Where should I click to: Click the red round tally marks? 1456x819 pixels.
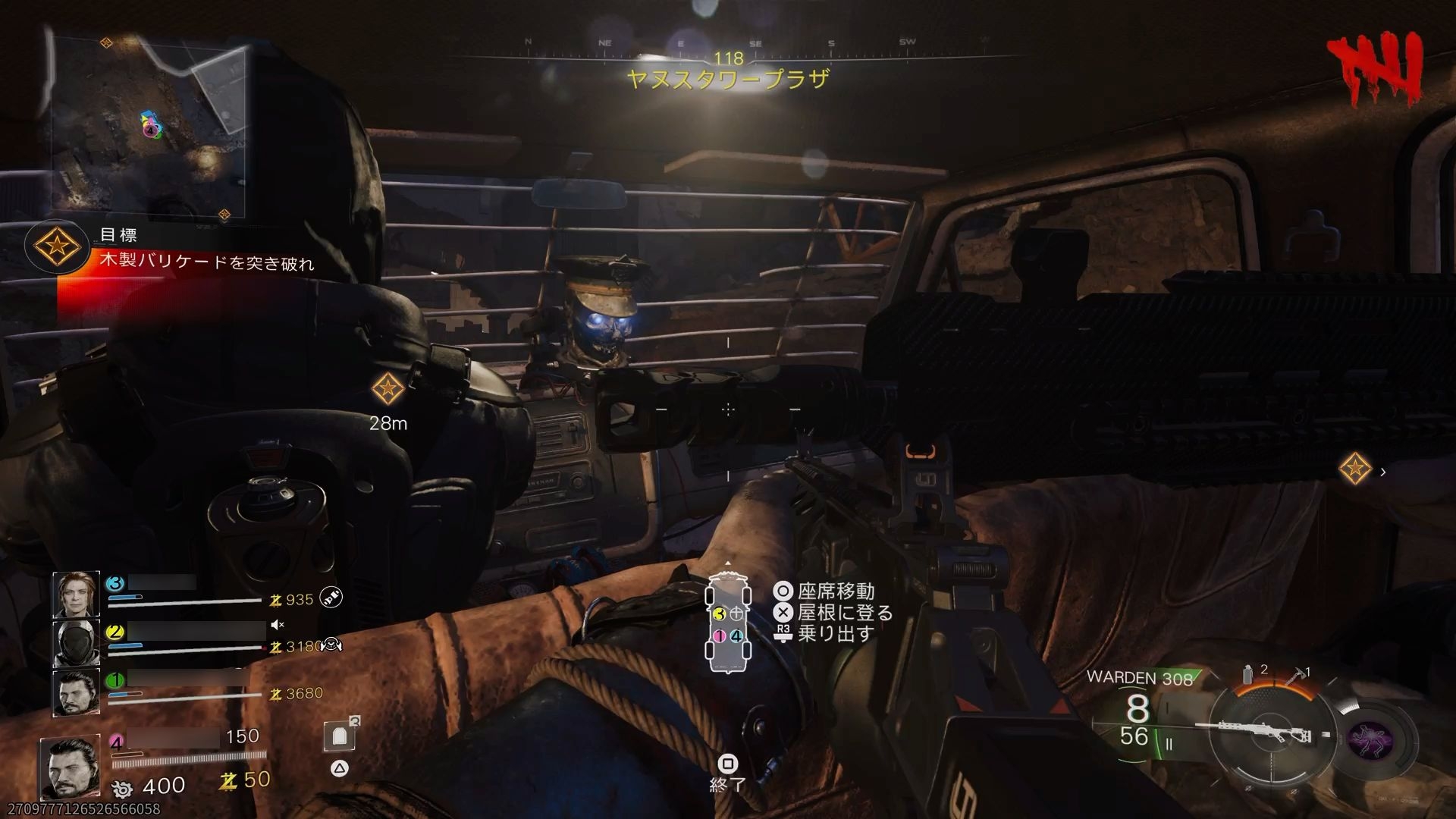click(x=1373, y=70)
